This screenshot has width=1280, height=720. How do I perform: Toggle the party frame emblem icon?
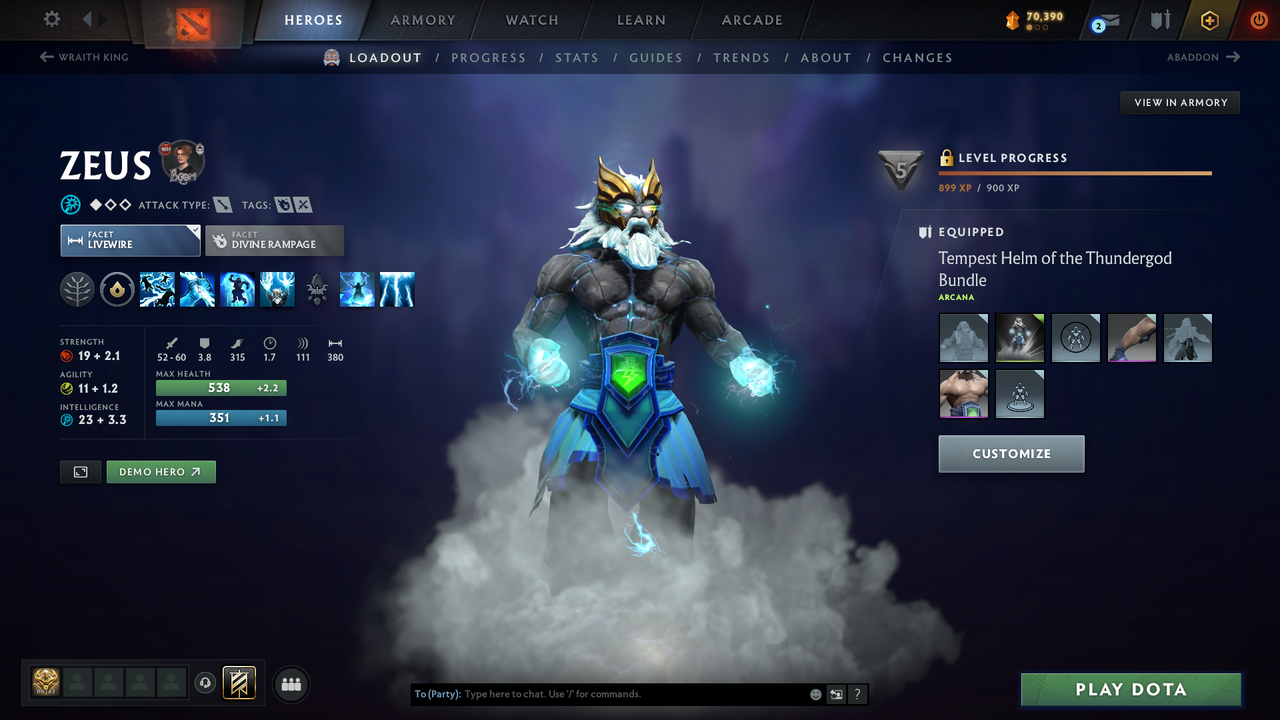(239, 683)
